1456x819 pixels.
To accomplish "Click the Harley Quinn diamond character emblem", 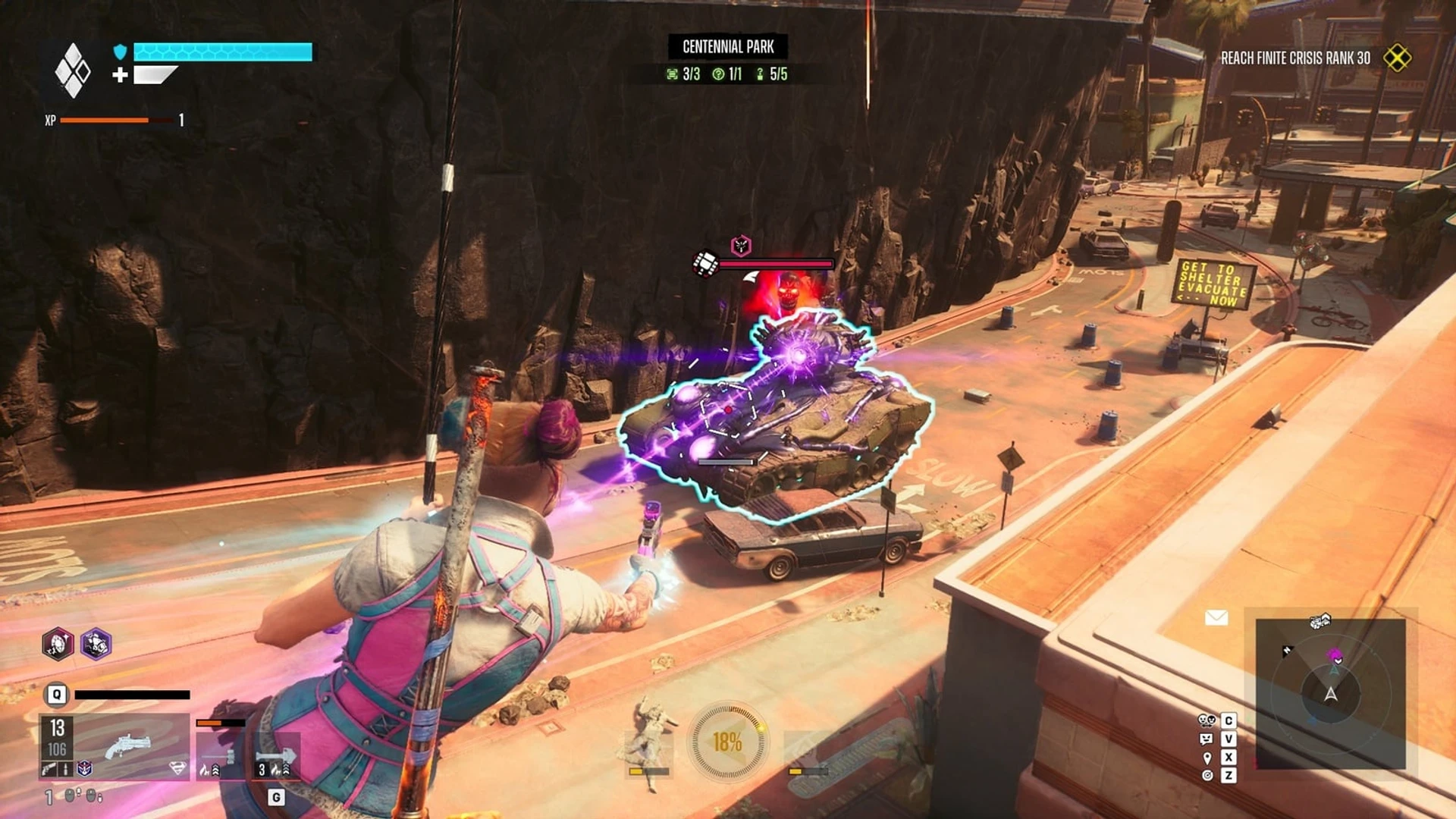I will (x=73, y=71).
